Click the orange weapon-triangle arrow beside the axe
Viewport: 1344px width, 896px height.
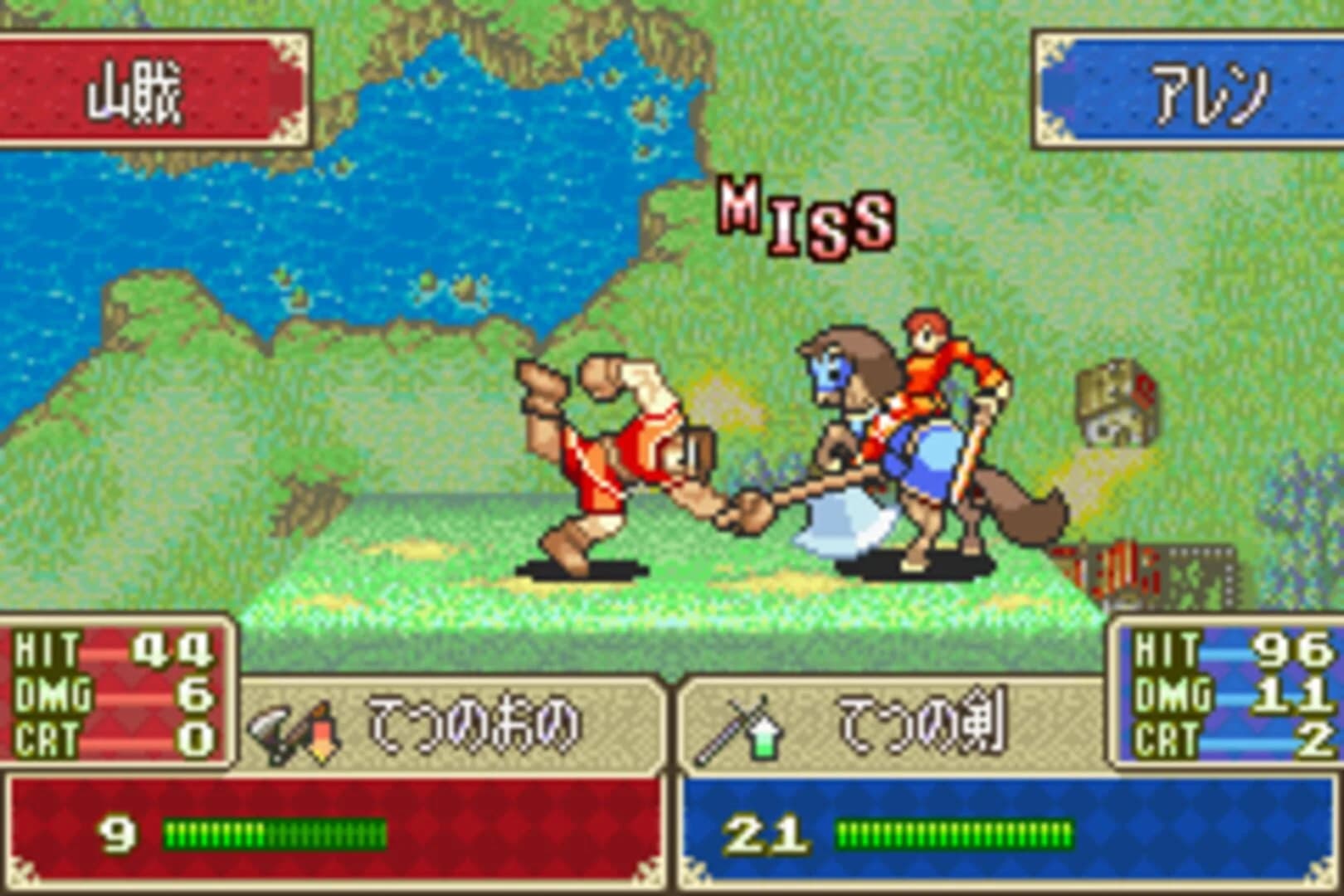324,728
